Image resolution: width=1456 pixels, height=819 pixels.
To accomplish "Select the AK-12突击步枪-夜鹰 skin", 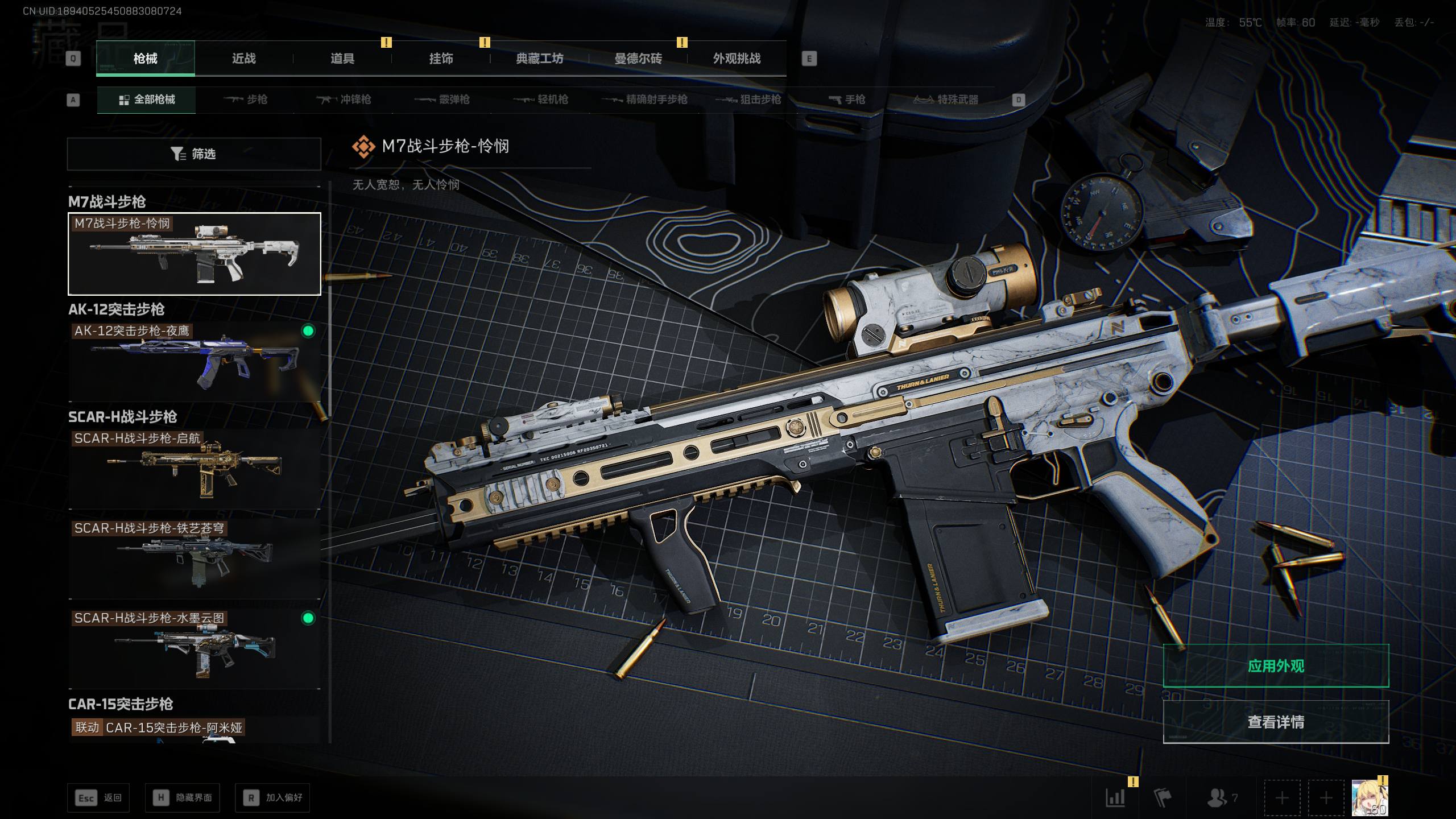I will point(194,362).
